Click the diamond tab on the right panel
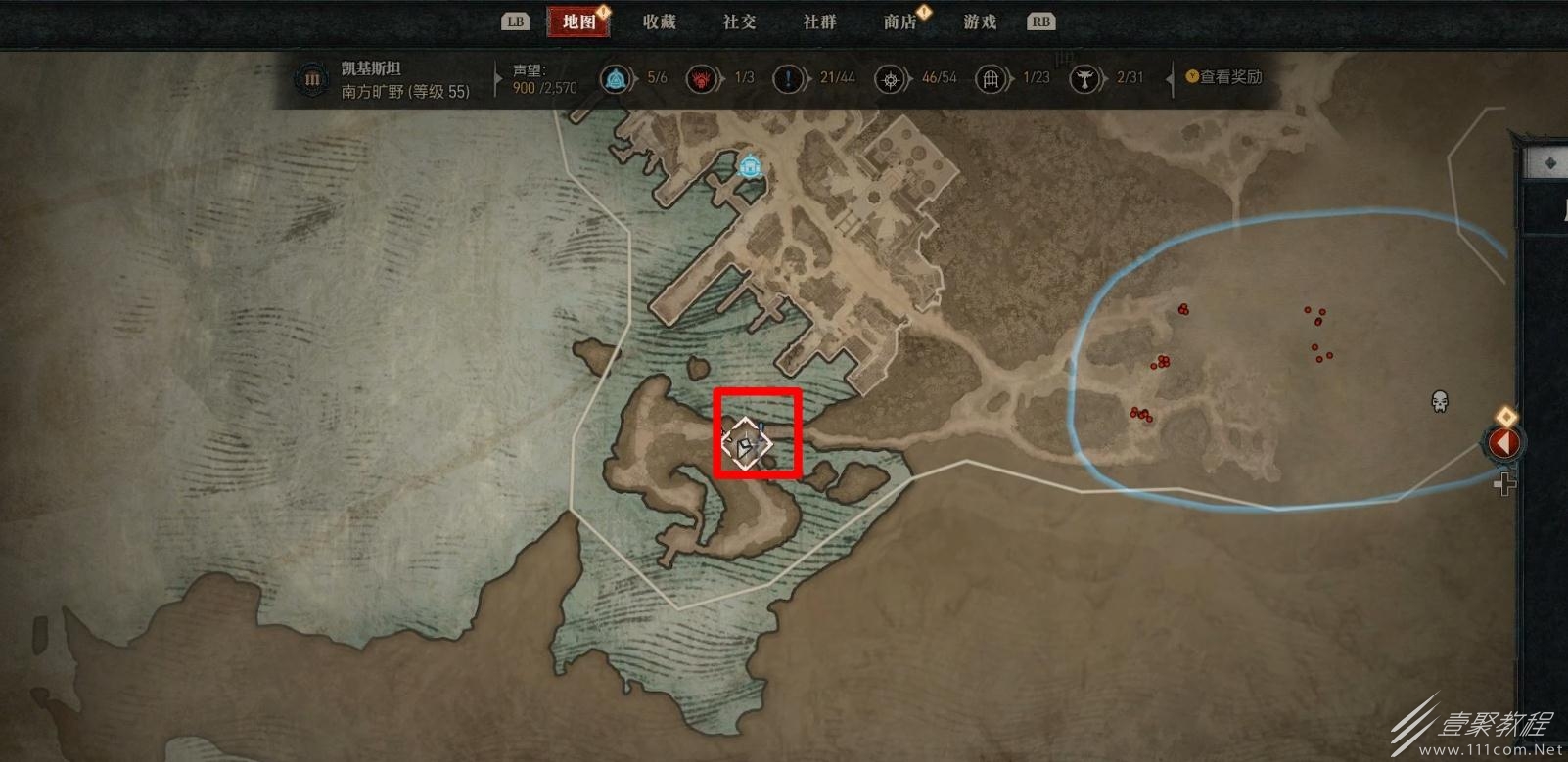Screen dimensions: 1568x762 coord(1549,162)
